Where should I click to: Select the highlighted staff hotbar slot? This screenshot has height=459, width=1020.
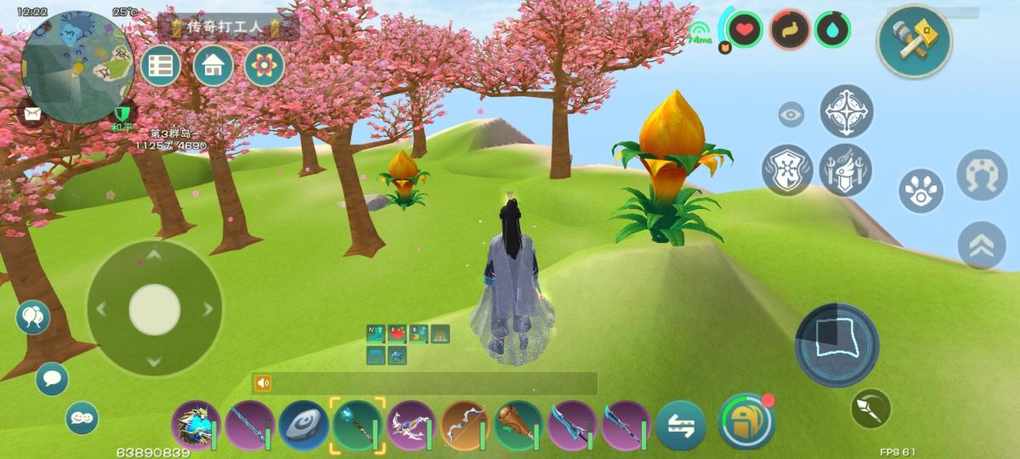click(x=357, y=425)
